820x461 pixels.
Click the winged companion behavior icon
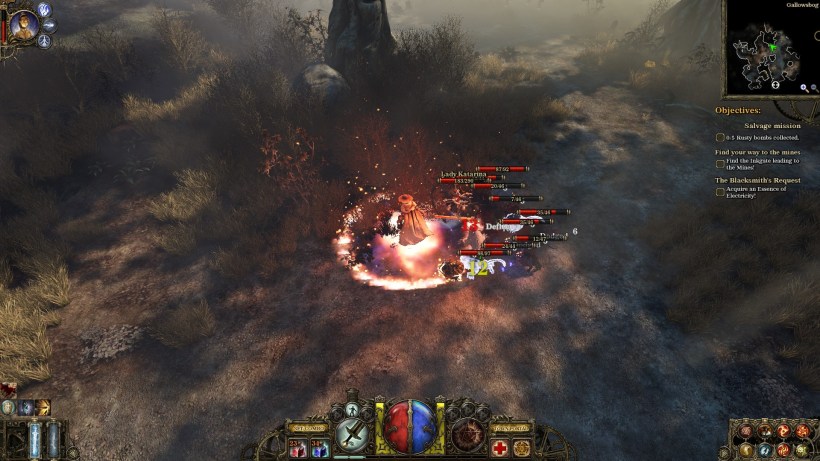pyautogui.click(x=45, y=9)
